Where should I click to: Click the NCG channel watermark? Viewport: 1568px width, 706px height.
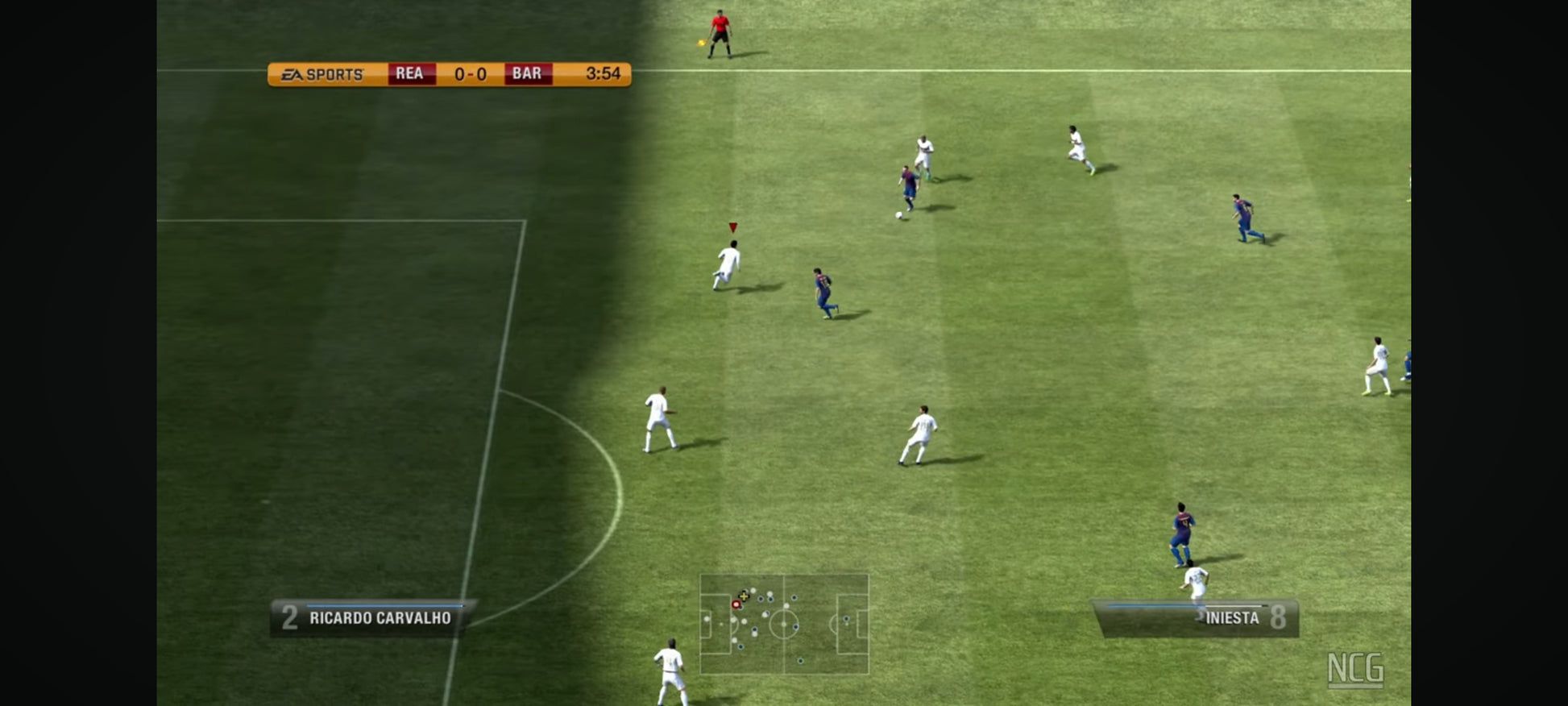pos(1355,670)
